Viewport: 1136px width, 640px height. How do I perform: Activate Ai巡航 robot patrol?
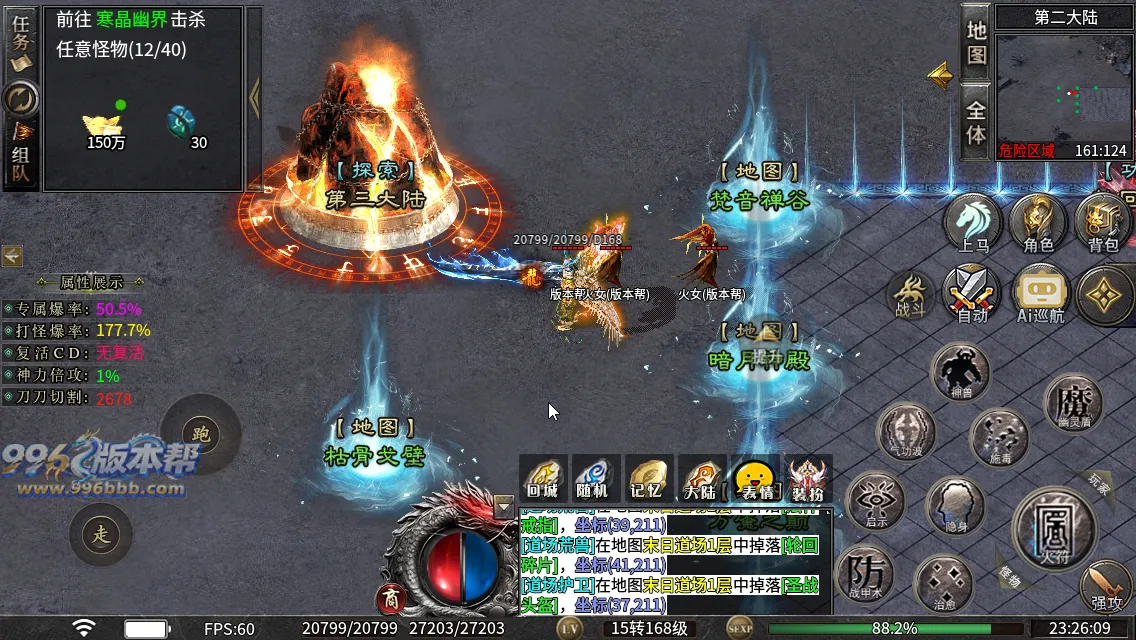(x=1040, y=294)
